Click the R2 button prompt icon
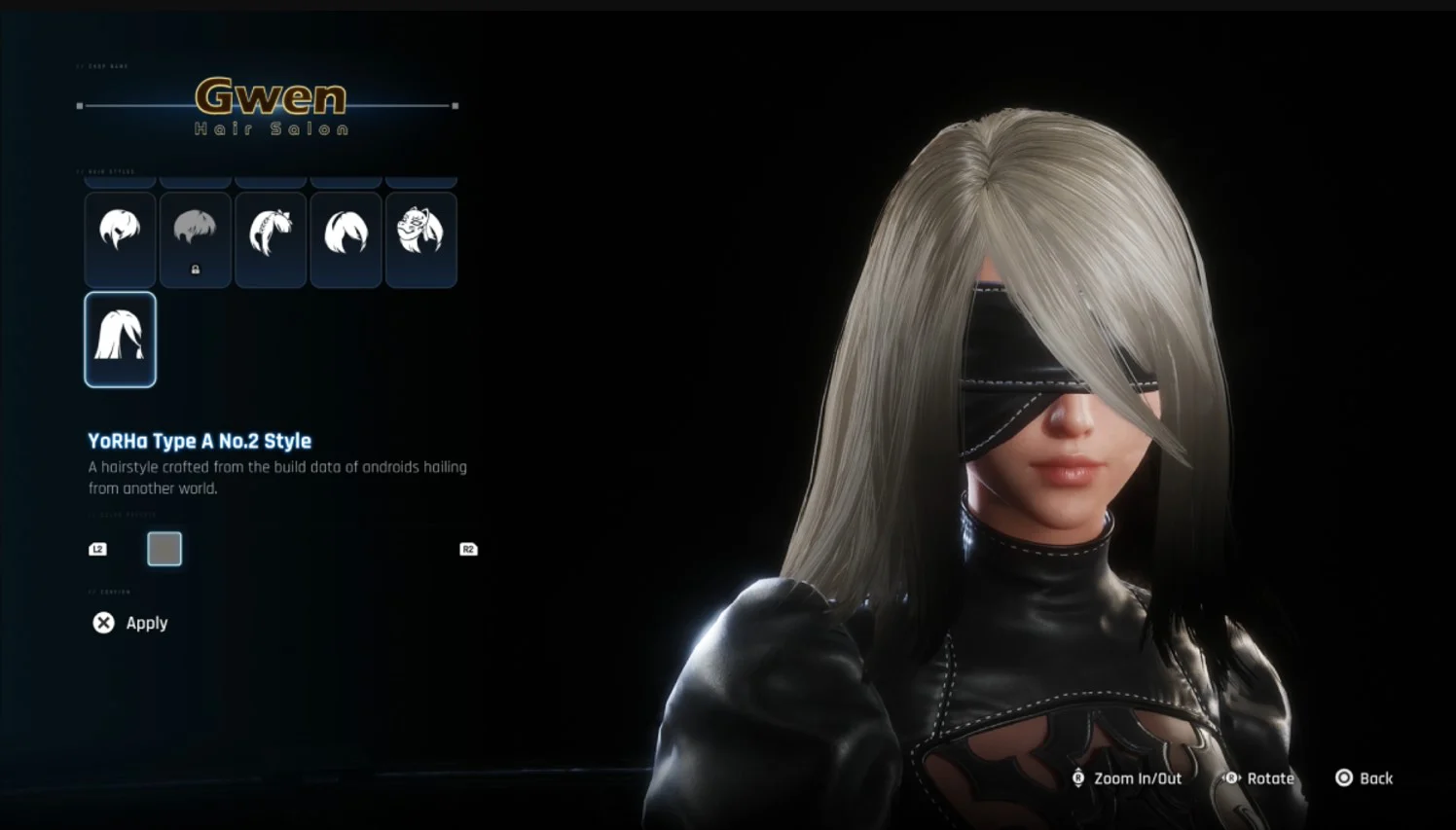The height and width of the screenshot is (830, 1456). [x=467, y=549]
